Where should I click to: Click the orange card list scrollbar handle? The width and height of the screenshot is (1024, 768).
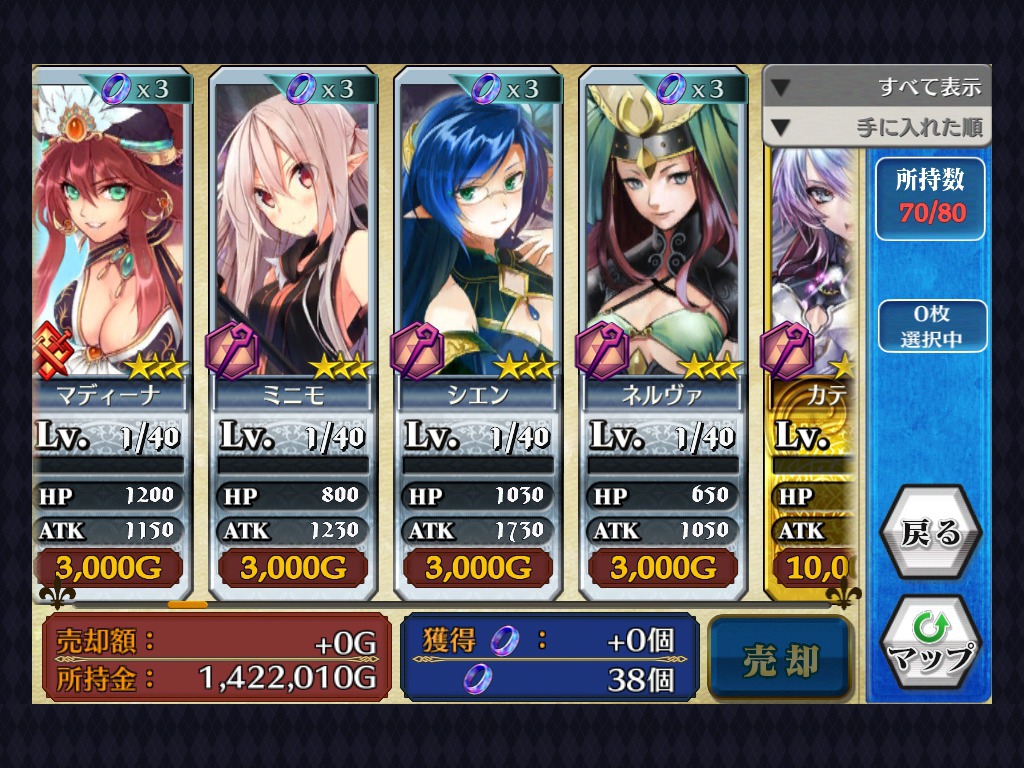tap(188, 605)
